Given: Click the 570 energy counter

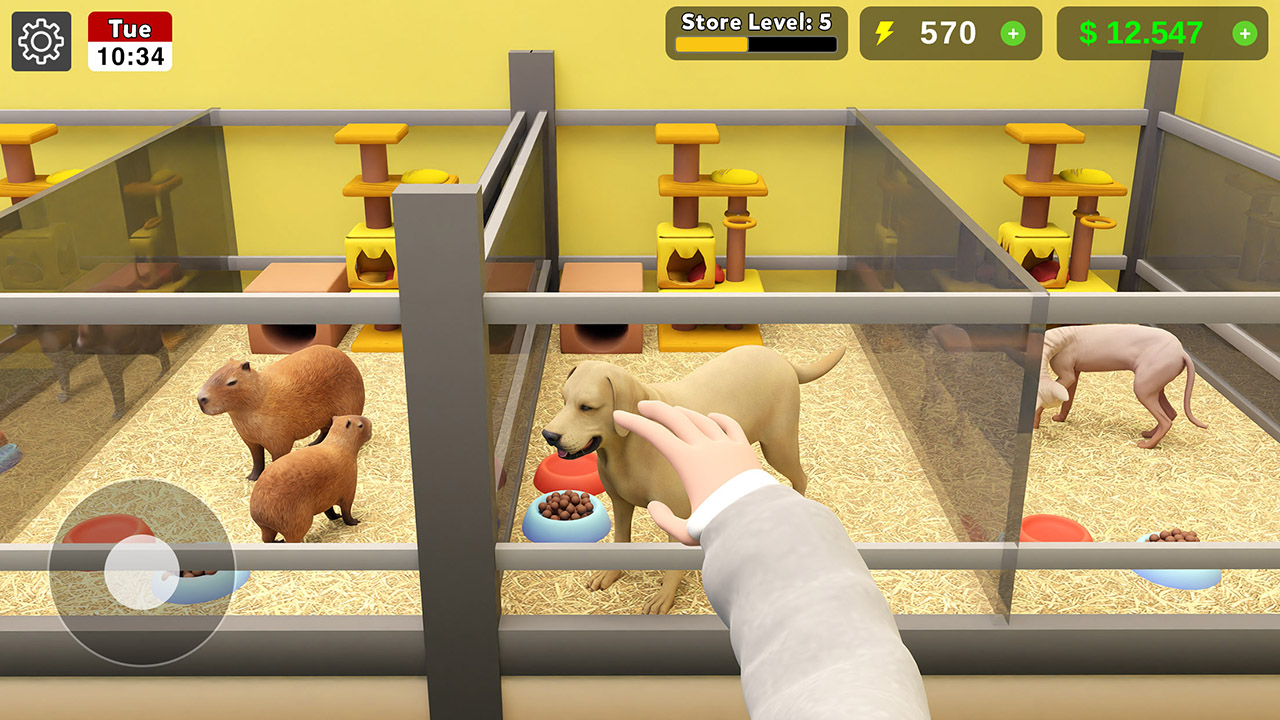Looking at the screenshot, I should pyautogui.click(x=949, y=33).
